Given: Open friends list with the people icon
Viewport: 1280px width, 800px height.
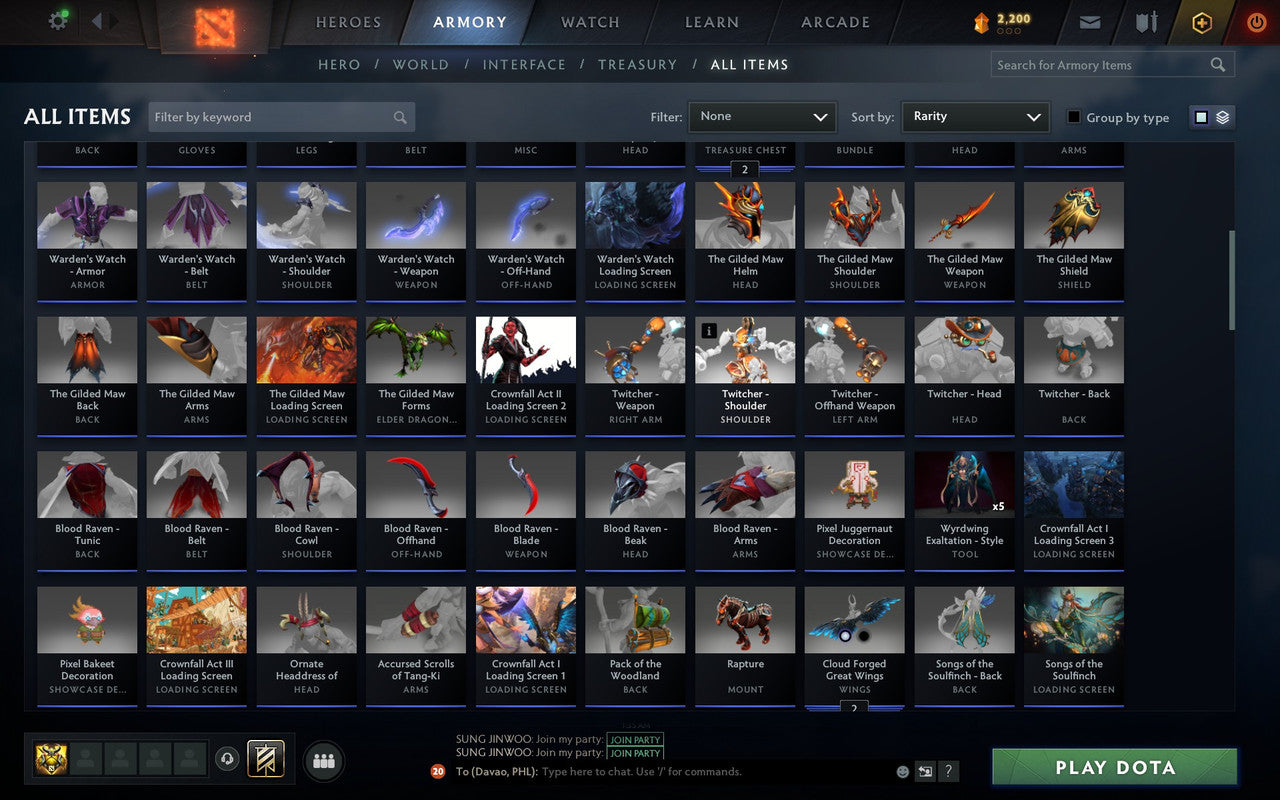Looking at the screenshot, I should 323,760.
